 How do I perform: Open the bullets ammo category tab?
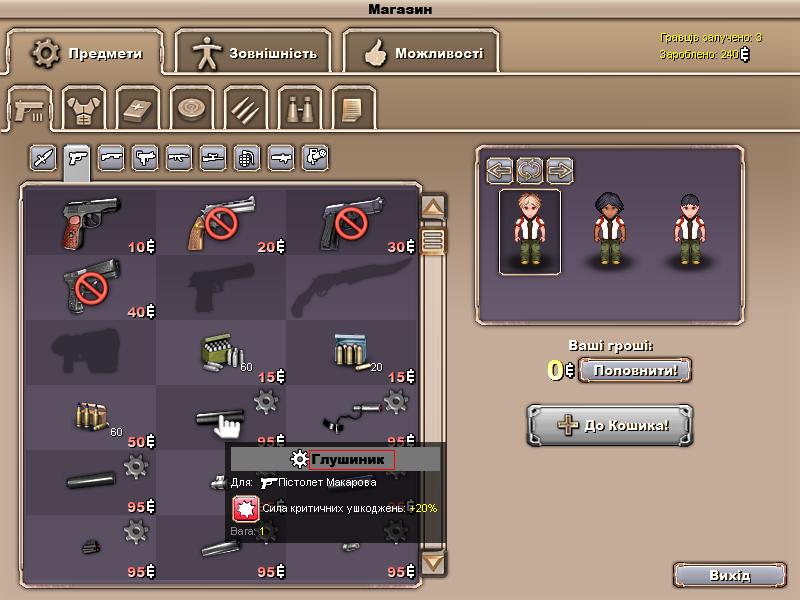point(244,108)
